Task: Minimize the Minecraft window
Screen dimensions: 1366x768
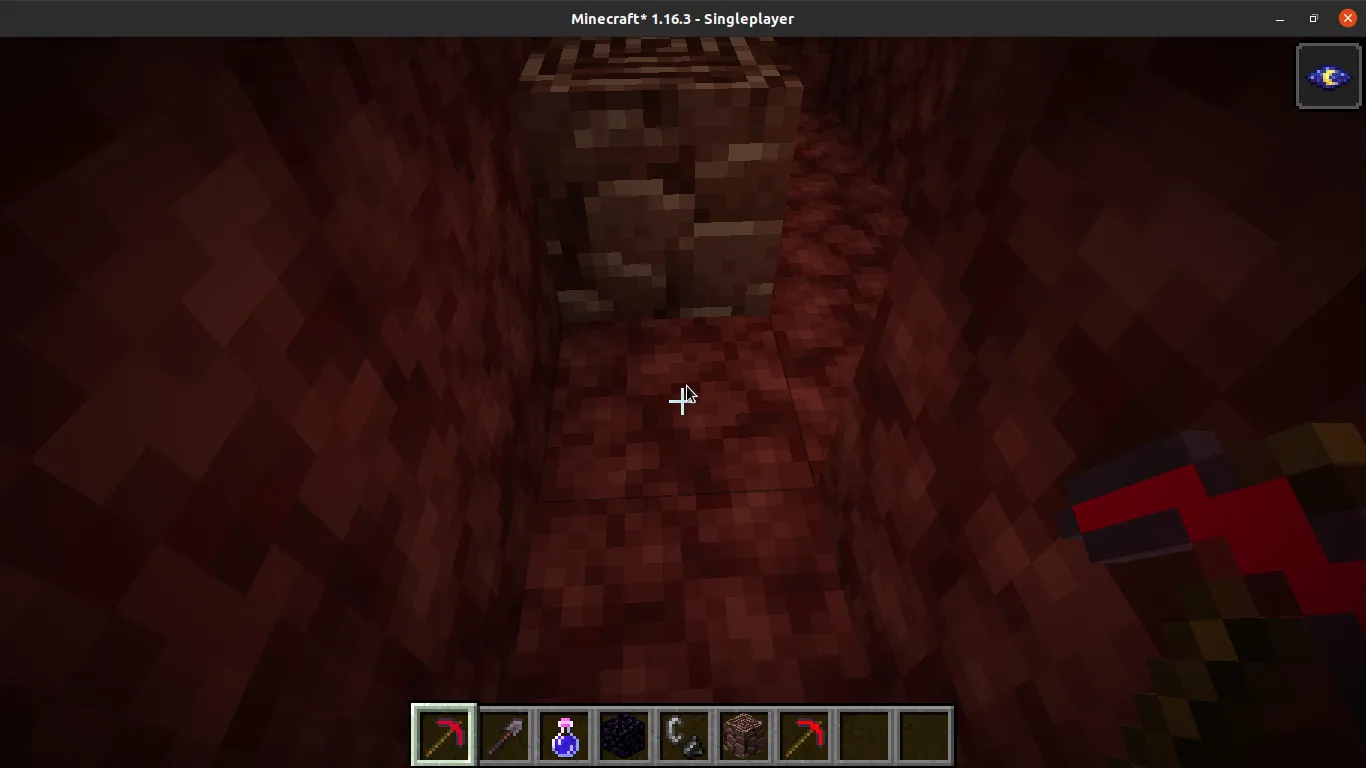Action: [1280, 18]
